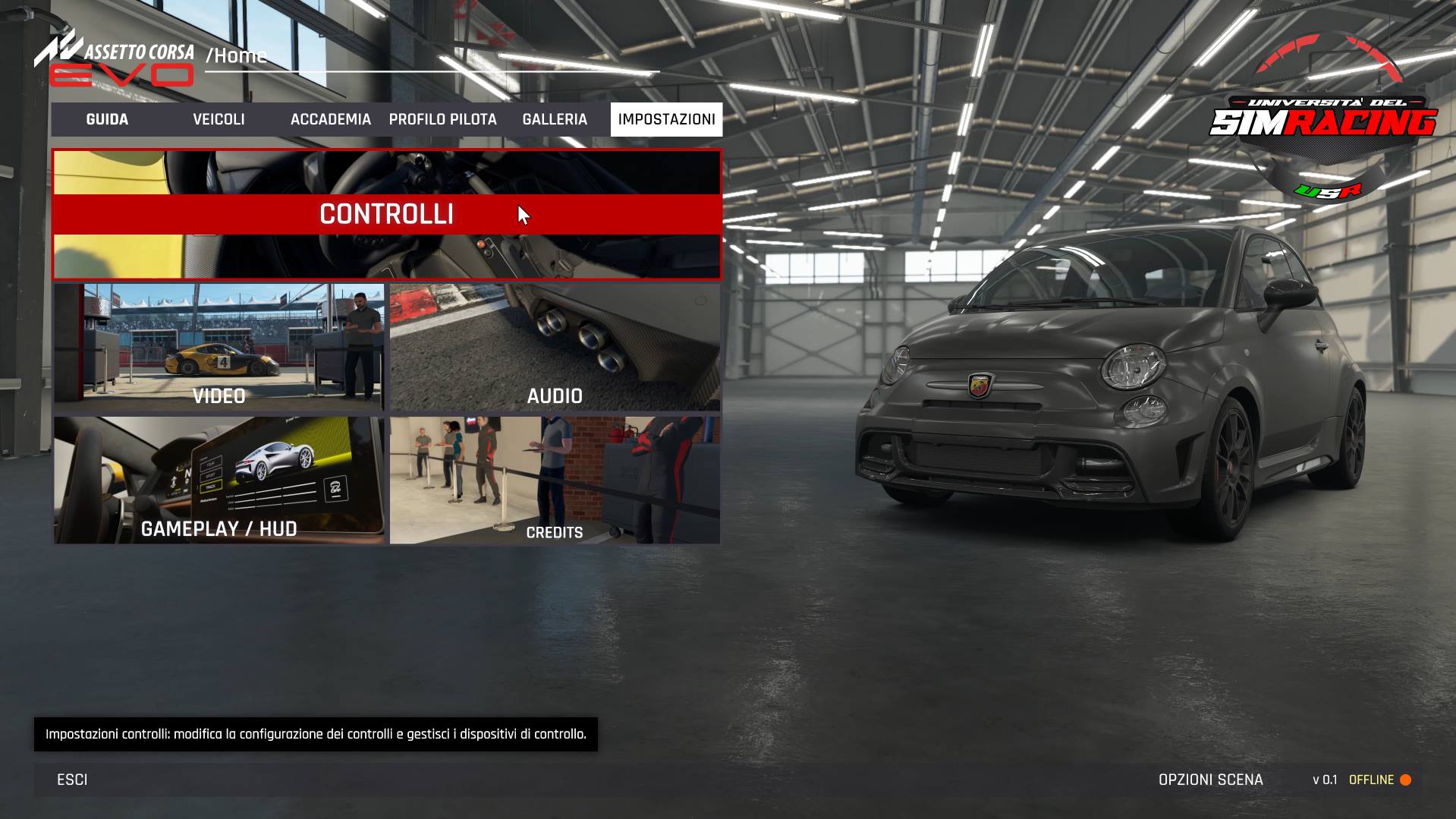Click ESCI to exit the game
The width and height of the screenshot is (1456, 819).
click(x=71, y=780)
